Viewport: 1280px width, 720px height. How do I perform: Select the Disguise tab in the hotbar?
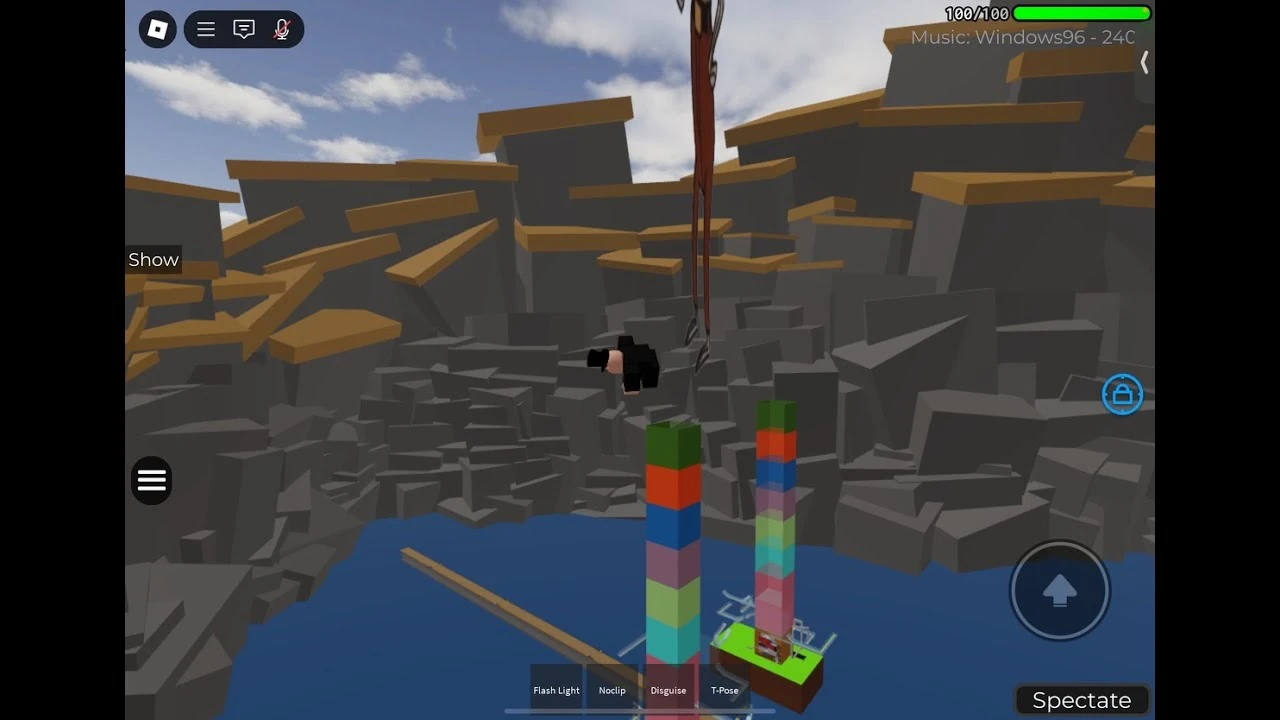tap(668, 689)
